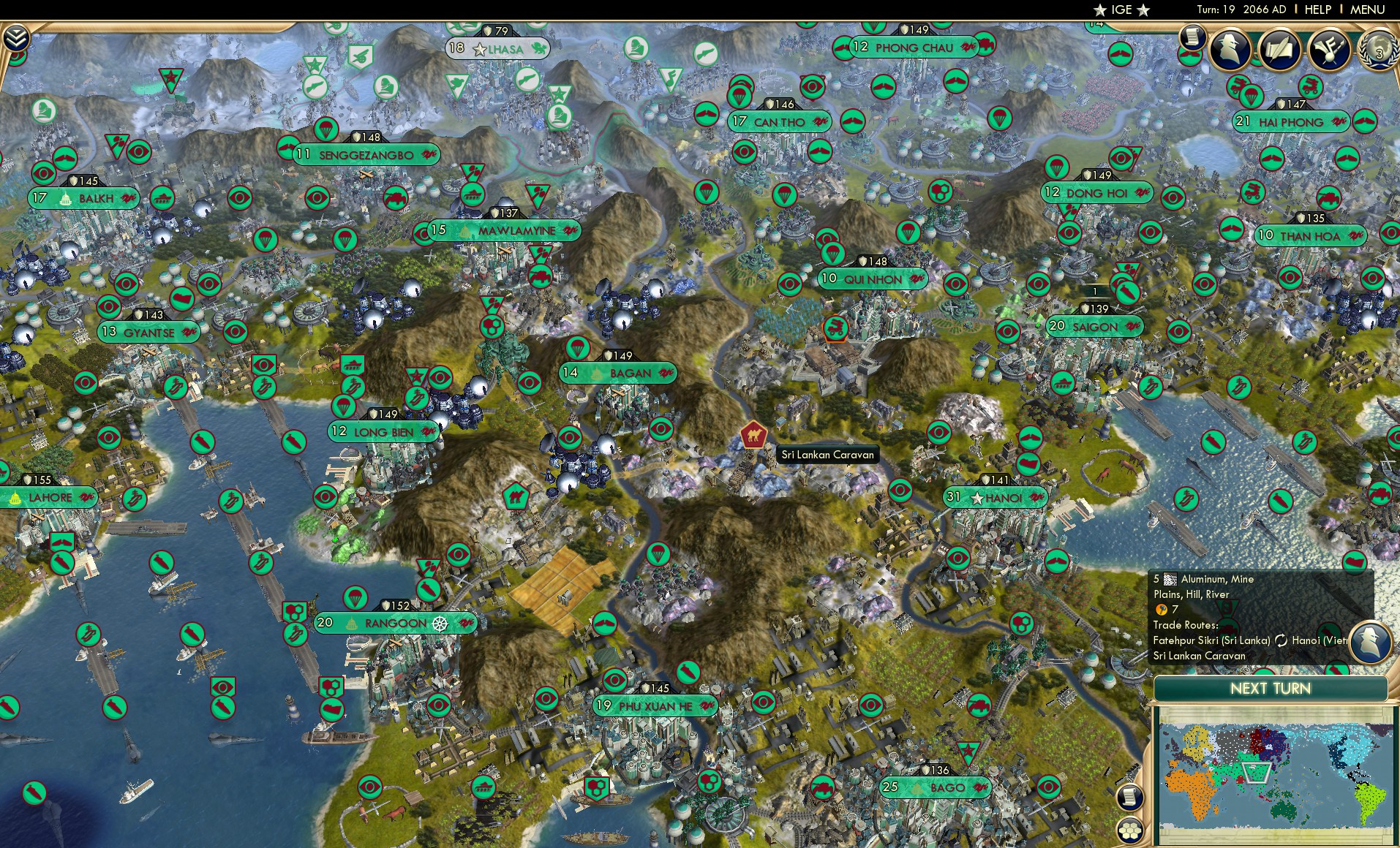Open HELP from the top bar
Image resolution: width=1400 pixels, height=848 pixels.
(x=1318, y=10)
